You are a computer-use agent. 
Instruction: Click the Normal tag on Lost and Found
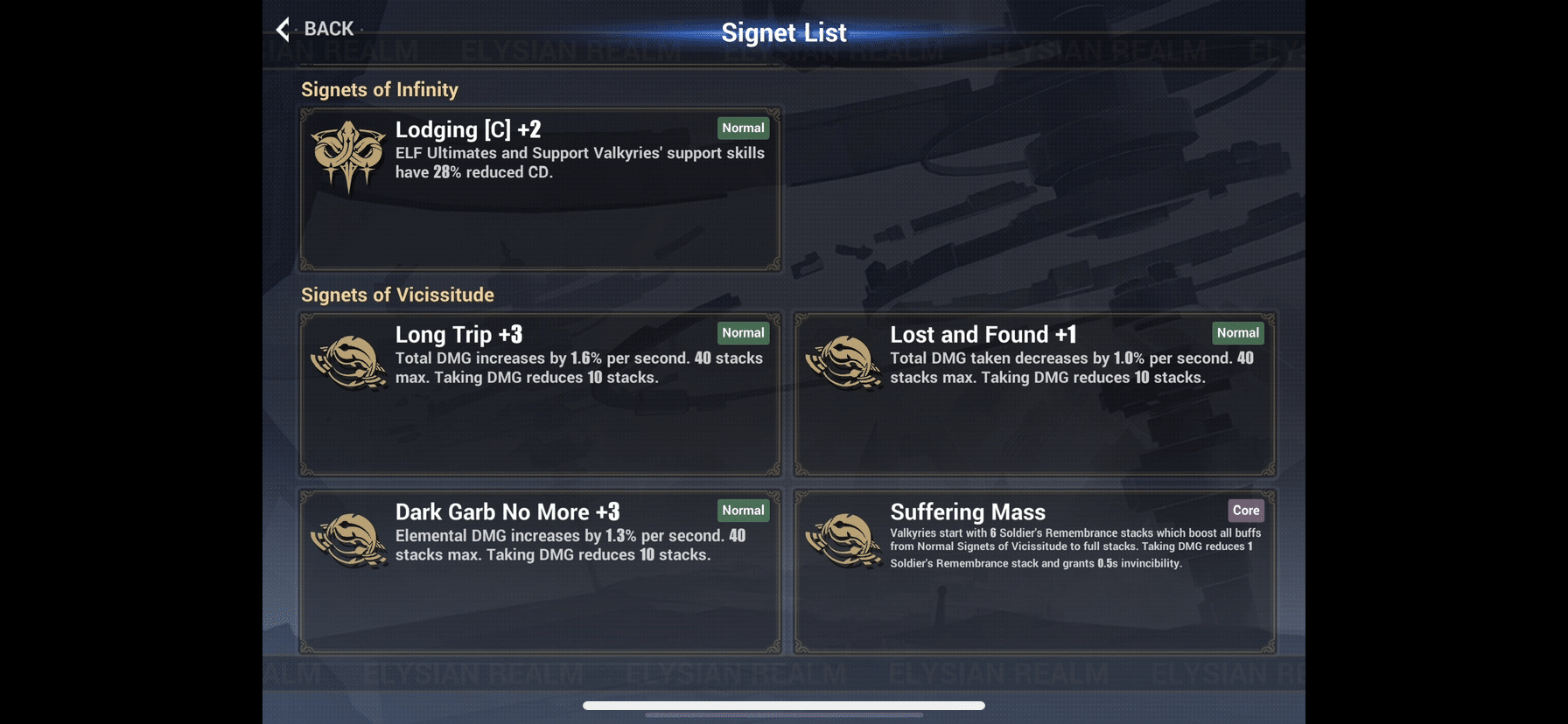tap(1237, 333)
